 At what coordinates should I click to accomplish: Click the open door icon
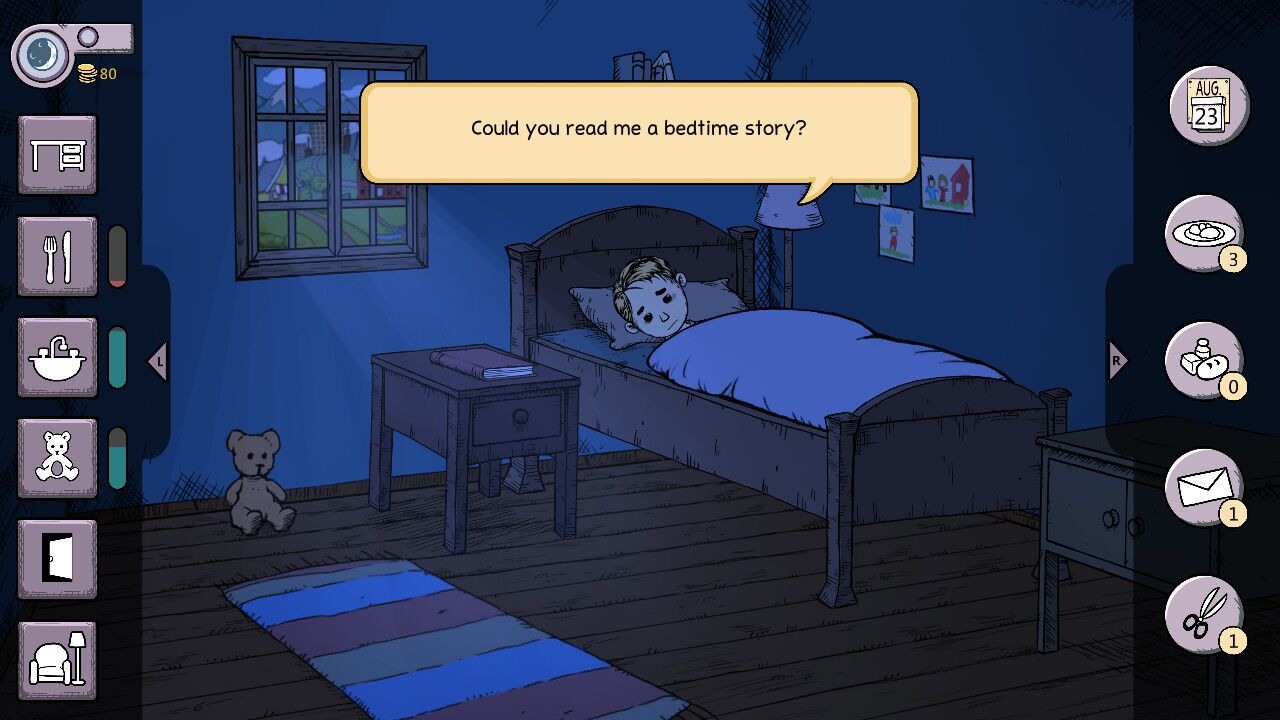point(57,560)
